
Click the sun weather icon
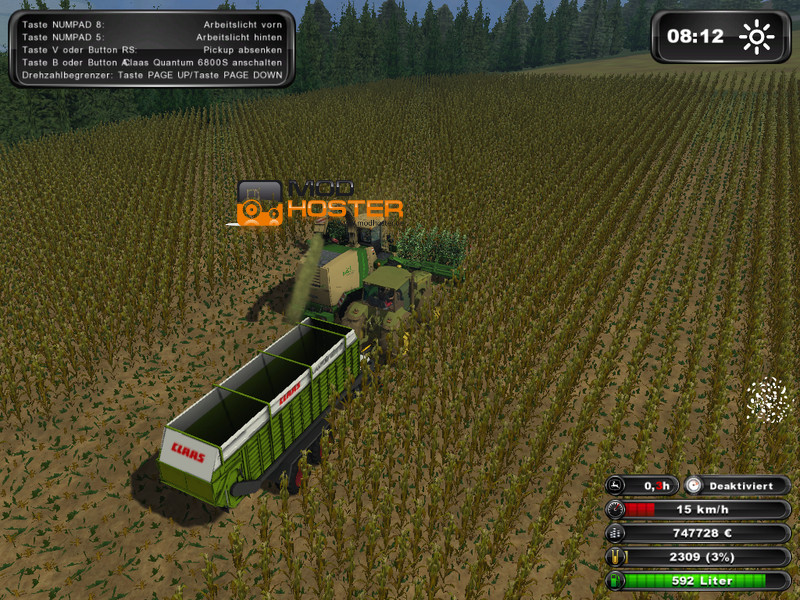pos(756,38)
